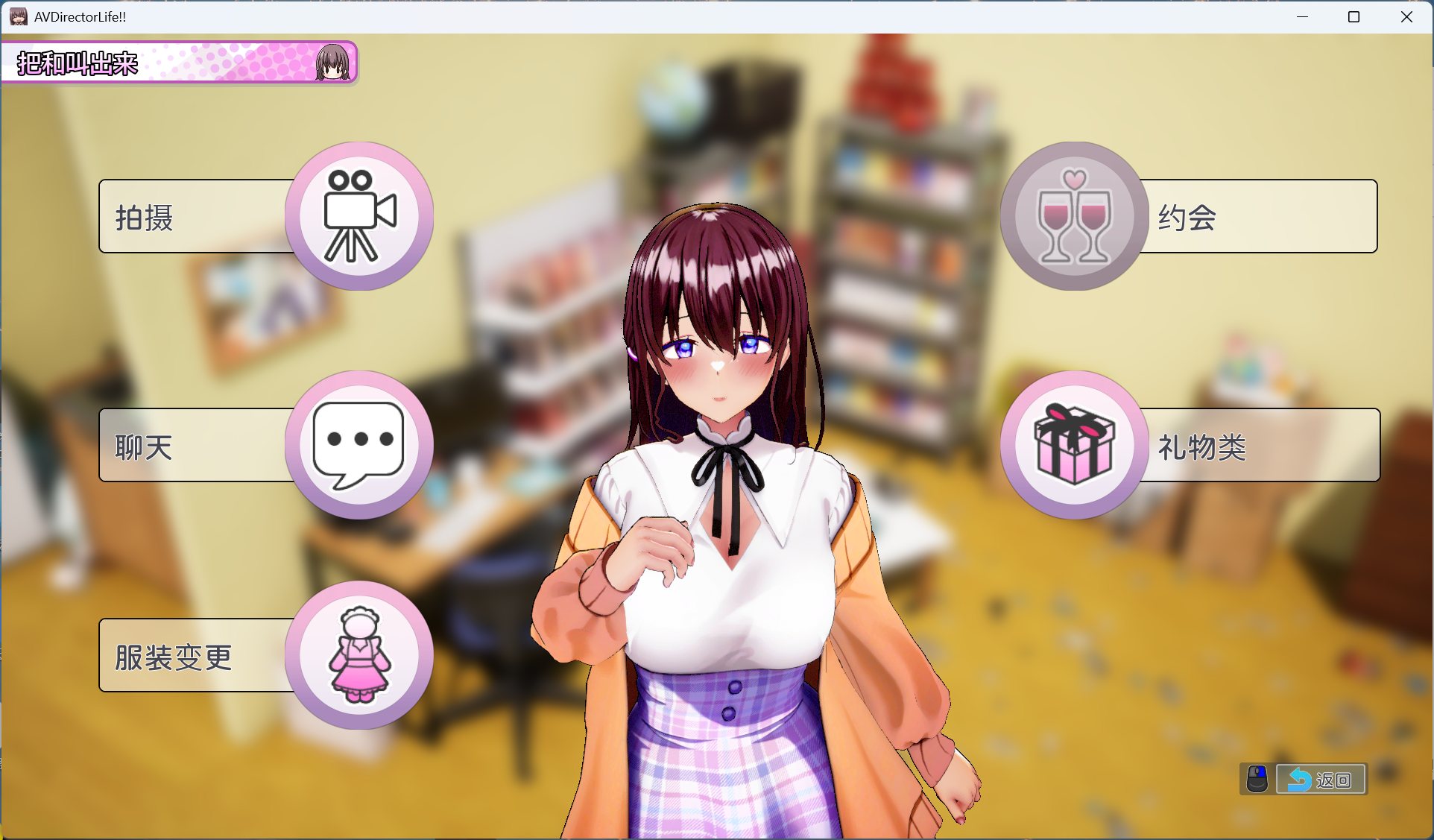Minimize the game window

pos(1301,16)
